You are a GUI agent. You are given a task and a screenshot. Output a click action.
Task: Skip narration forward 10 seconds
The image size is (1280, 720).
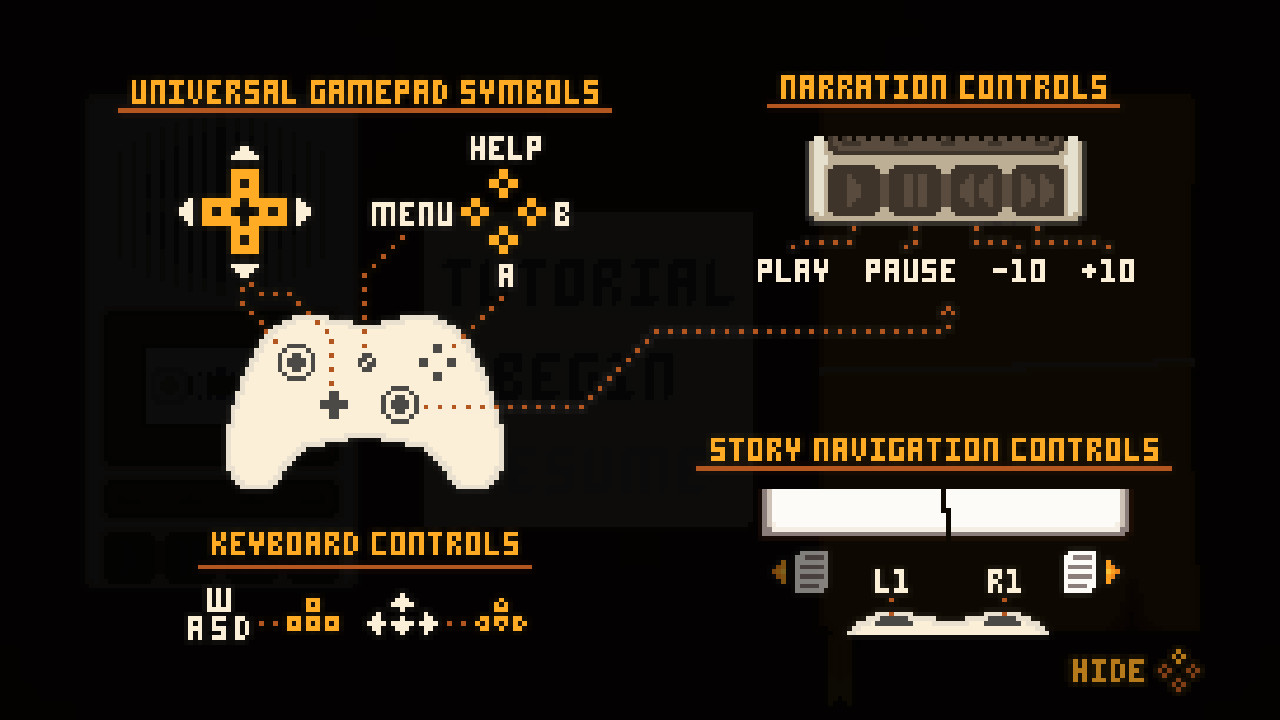[x=1035, y=190]
